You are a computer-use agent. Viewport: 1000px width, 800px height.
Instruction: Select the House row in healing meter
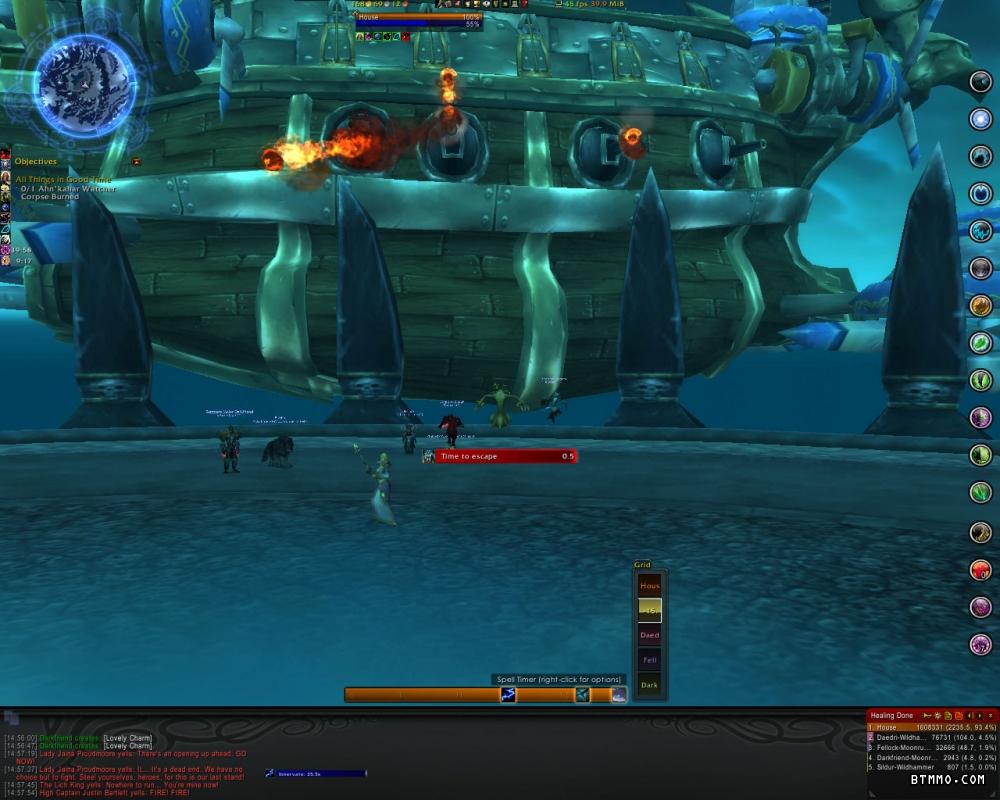coord(930,728)
